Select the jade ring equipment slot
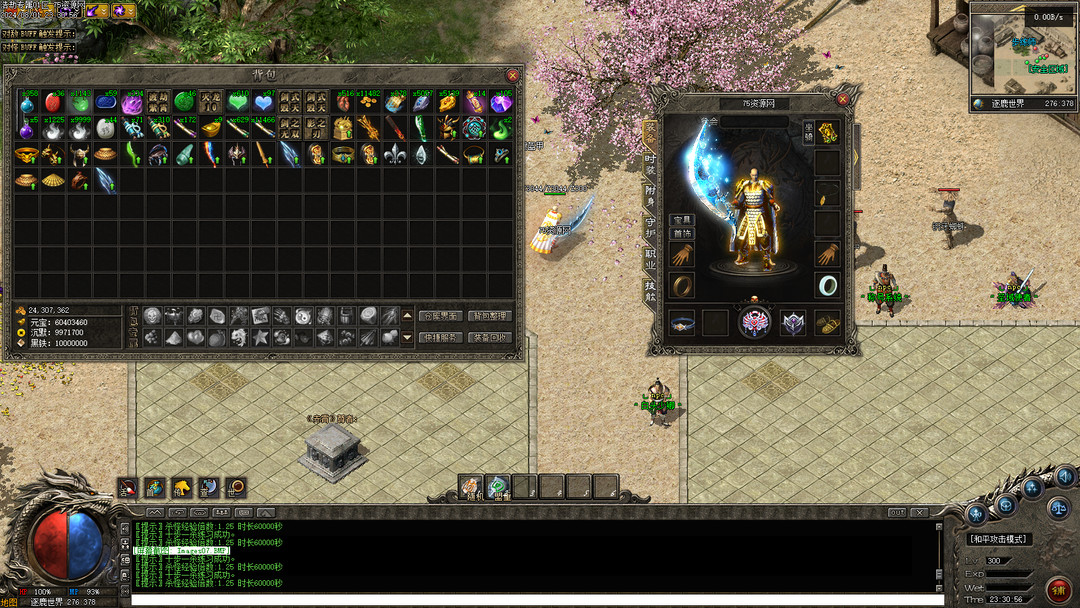1080x608 pixels. coord(827,285)
